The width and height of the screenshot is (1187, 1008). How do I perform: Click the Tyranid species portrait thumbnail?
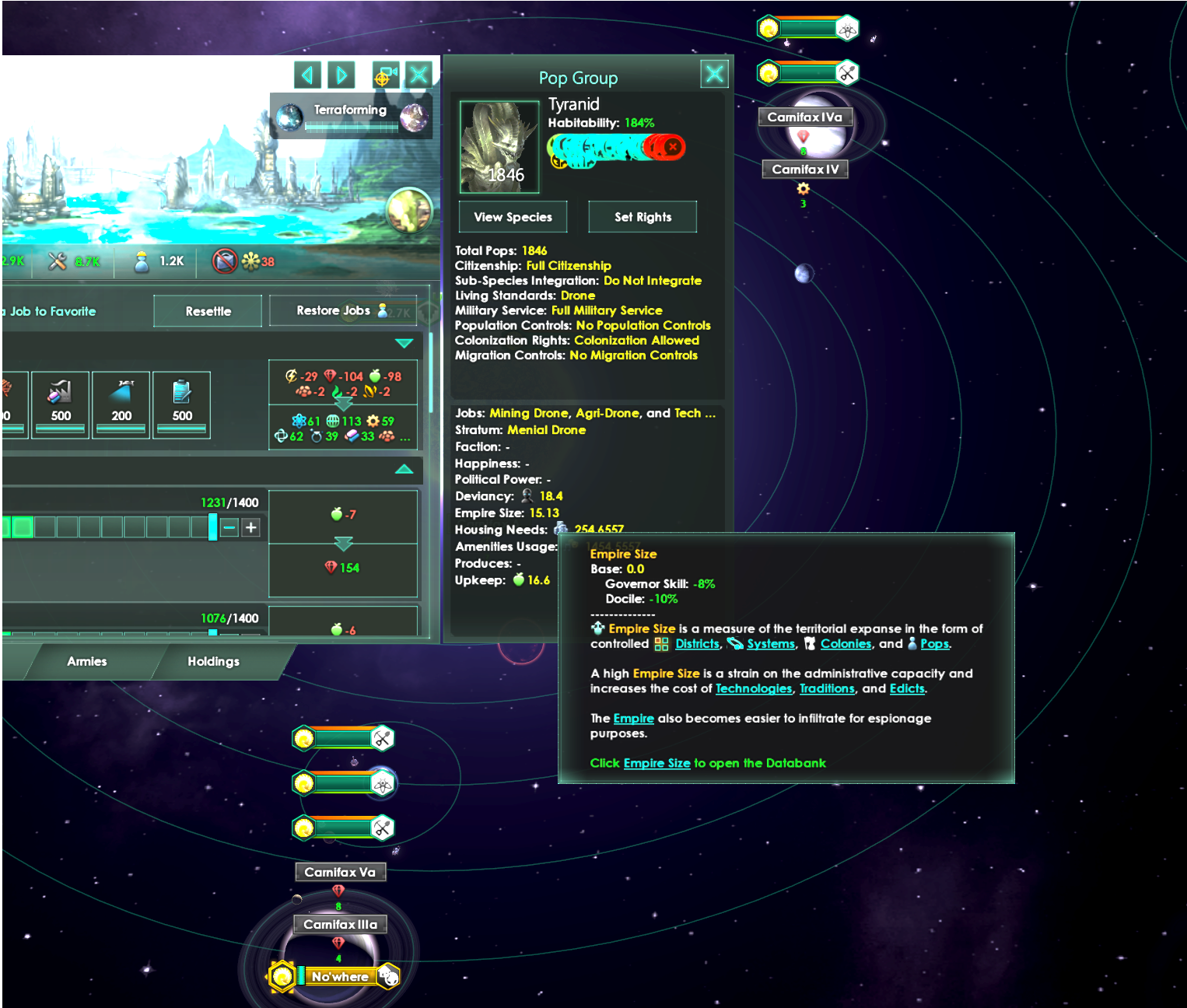coord(499,146)
